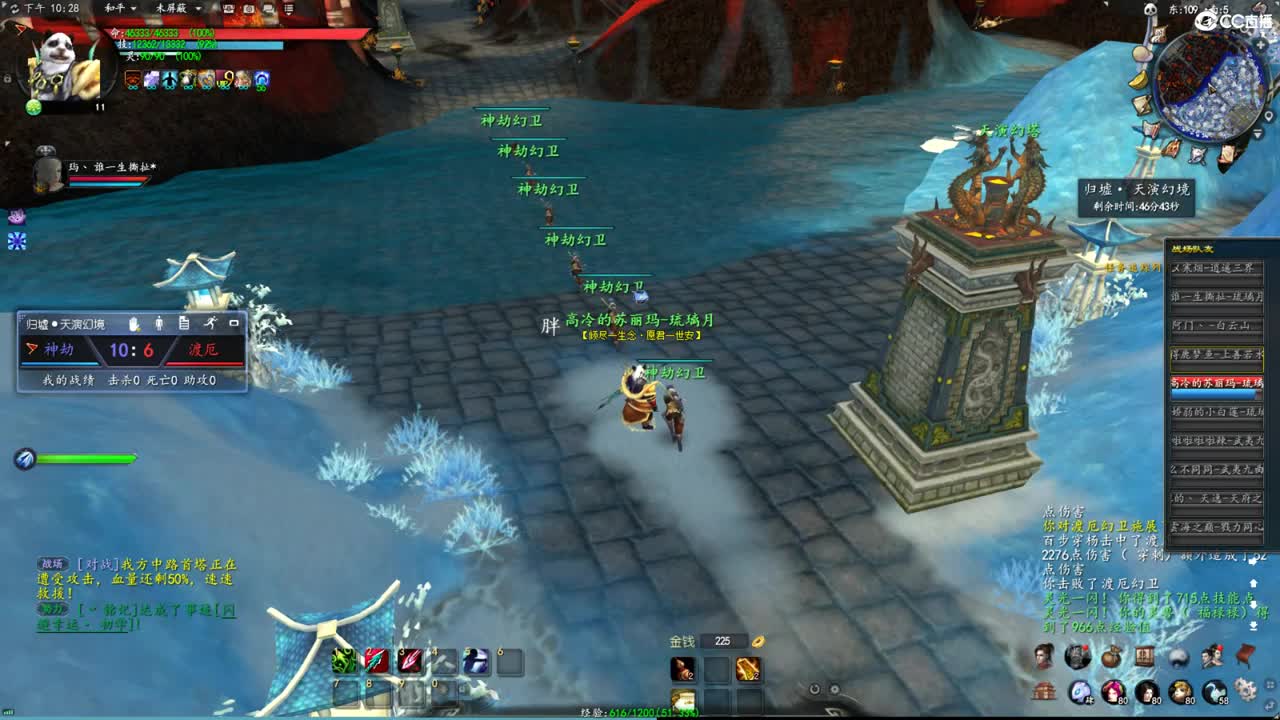Open the couple portrait social icon
The width and height of the screenshot is (1280, 720).
click(1212, 656)
